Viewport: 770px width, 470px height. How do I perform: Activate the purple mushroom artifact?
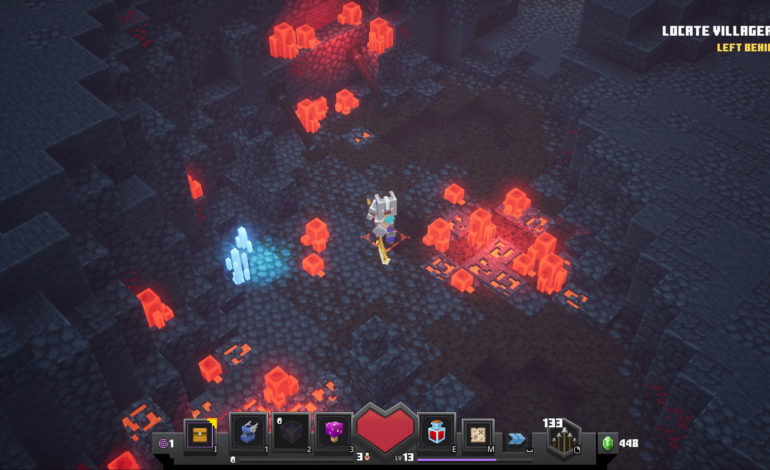pos(334,431)
